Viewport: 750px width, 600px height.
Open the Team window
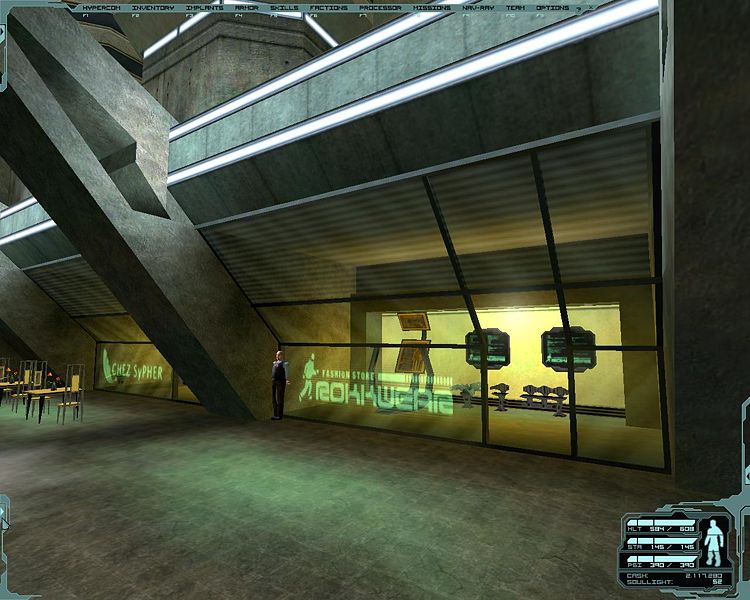pos(513,7)
